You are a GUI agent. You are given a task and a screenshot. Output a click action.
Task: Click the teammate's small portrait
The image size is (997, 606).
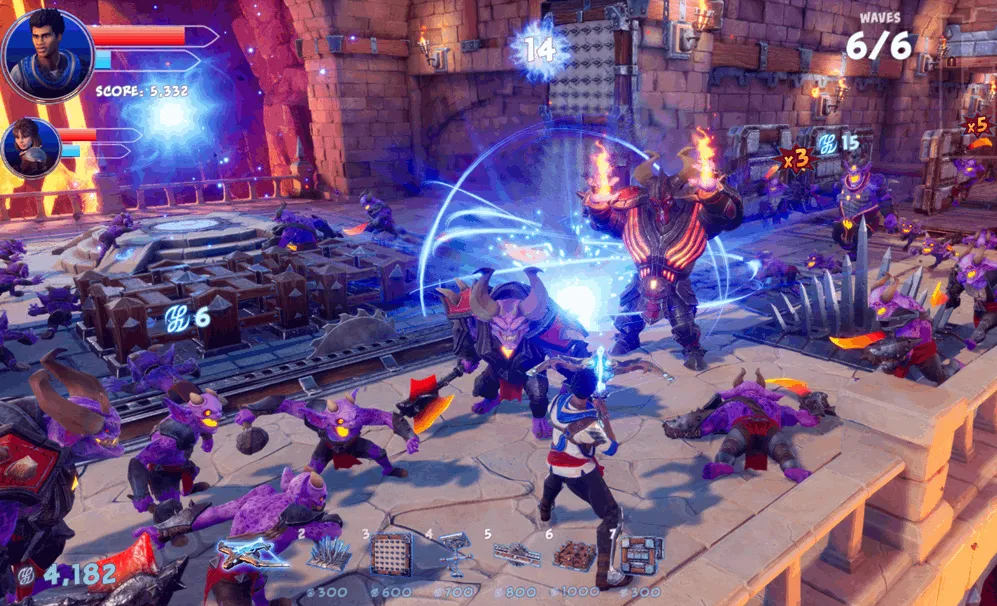[x=31, y=147]
